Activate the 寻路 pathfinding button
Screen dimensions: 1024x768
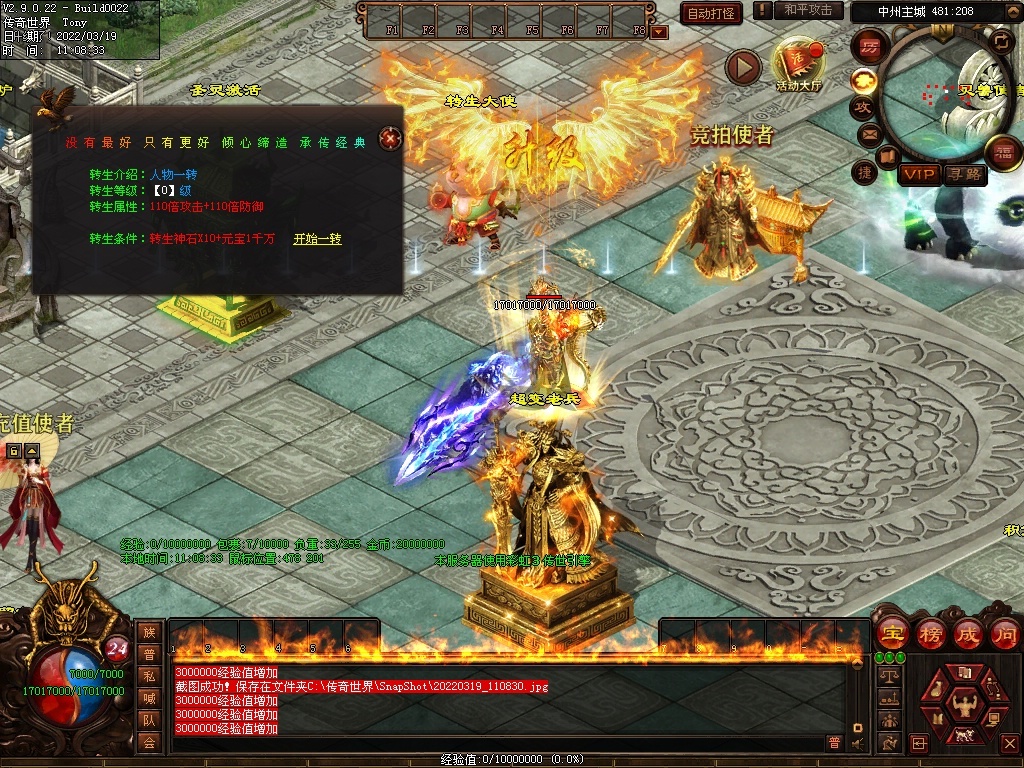(x=965, y=175)
